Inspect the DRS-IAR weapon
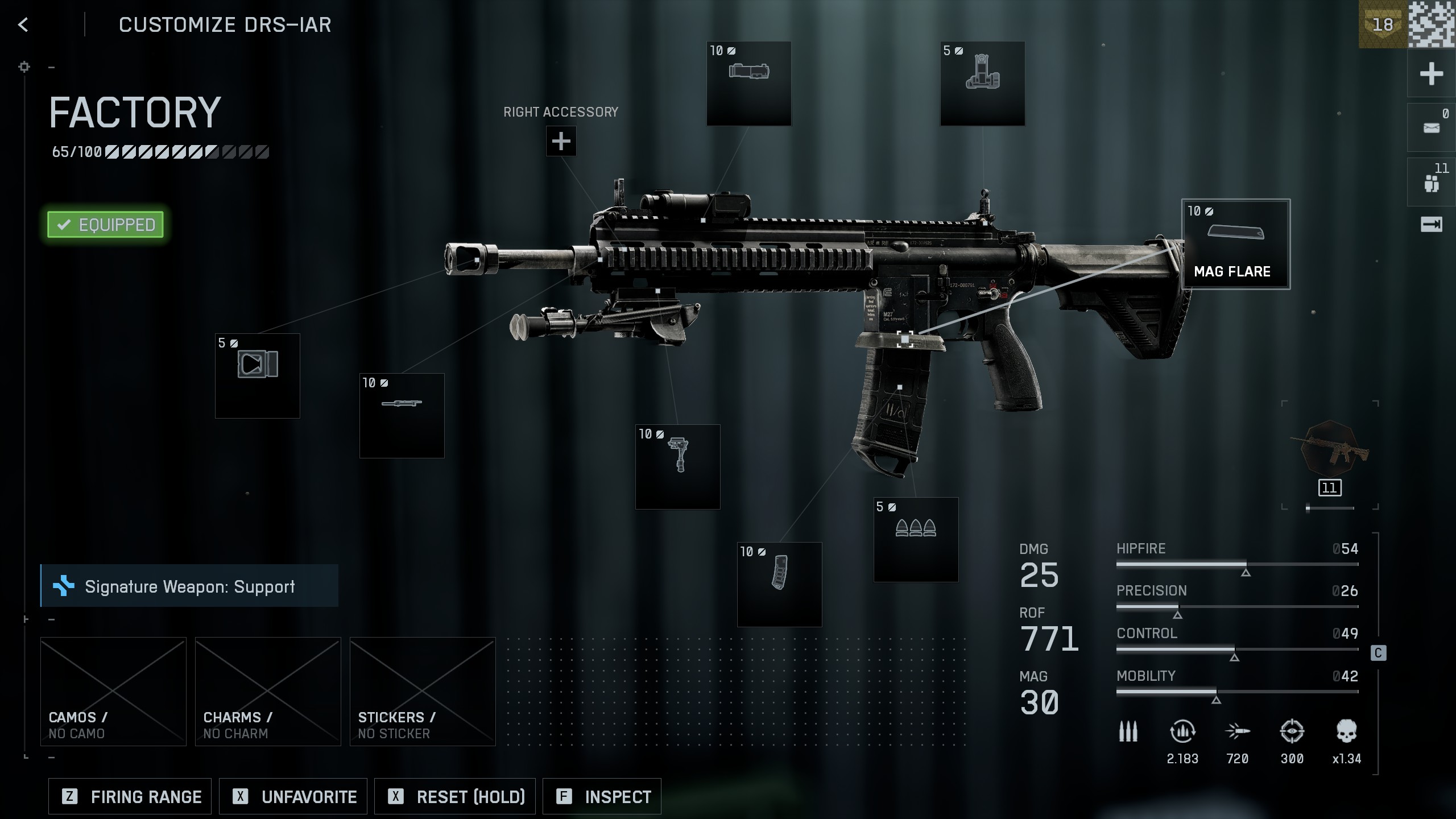 (x=602, y=796)
